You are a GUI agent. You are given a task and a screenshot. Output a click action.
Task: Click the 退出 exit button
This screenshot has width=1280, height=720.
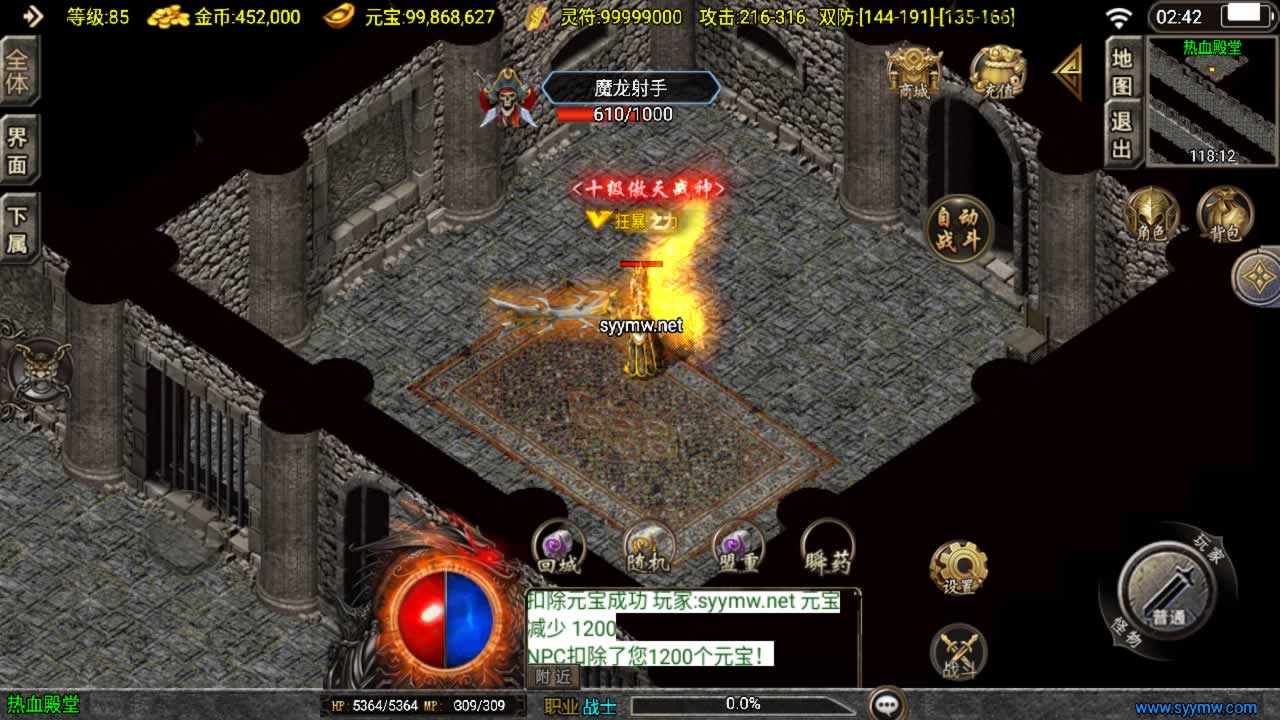pos(1123,136)
